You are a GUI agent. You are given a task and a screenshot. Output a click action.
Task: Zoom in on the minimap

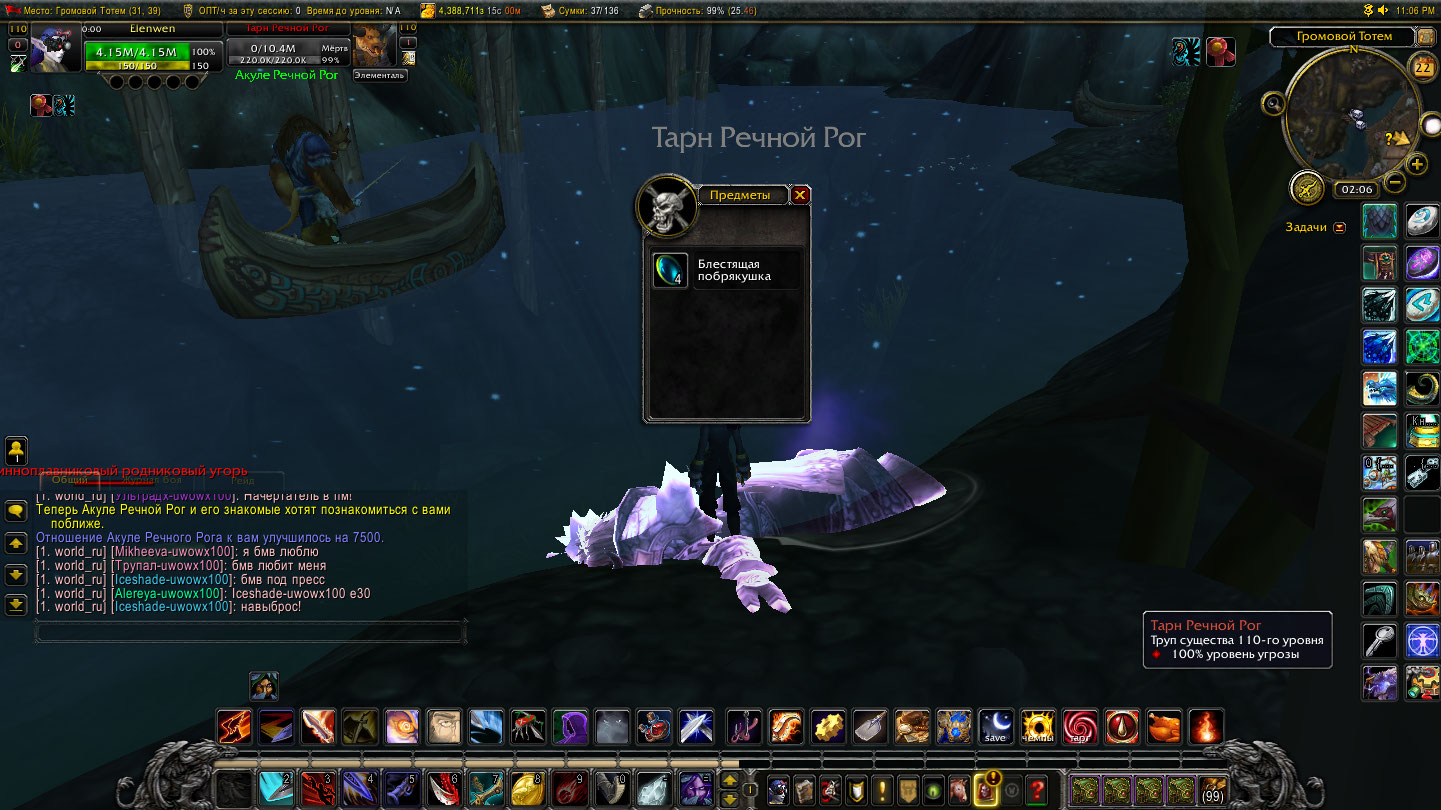(x=1417, y=164)
